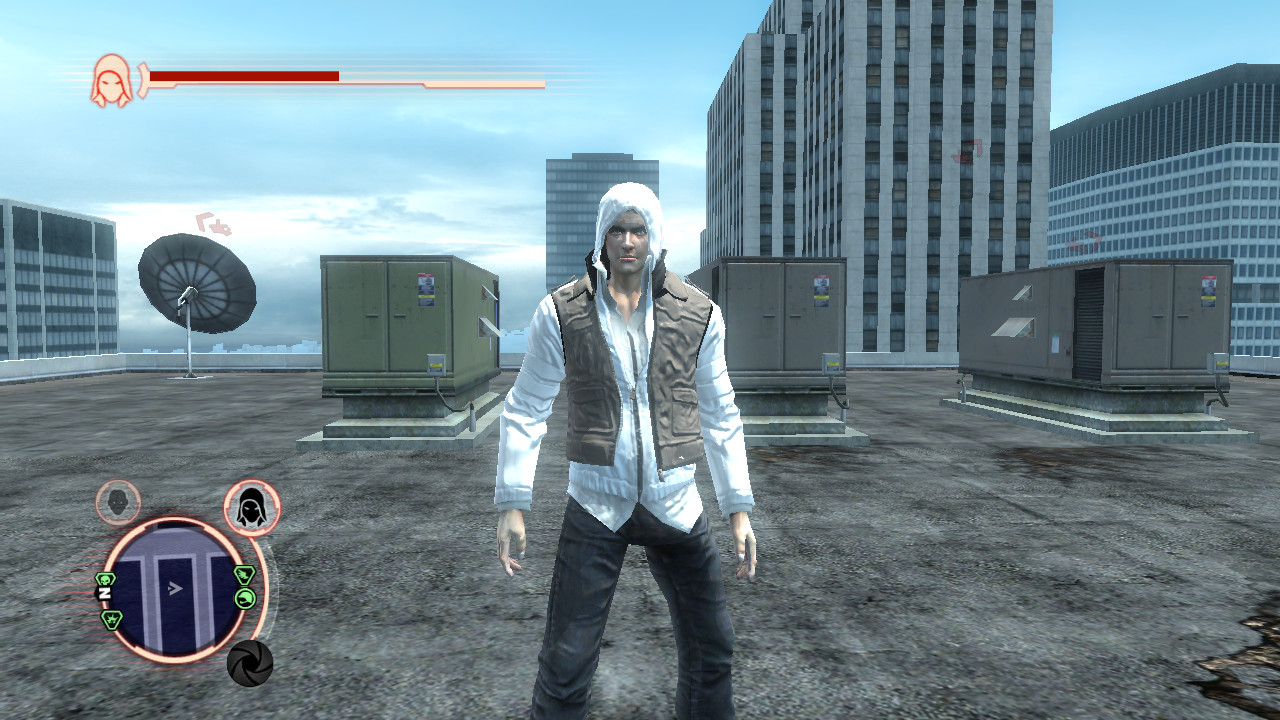The image size is (1280, 720).
Task: Click the player arrow chevron inside the minimap
Action: (x=175, y=588)
